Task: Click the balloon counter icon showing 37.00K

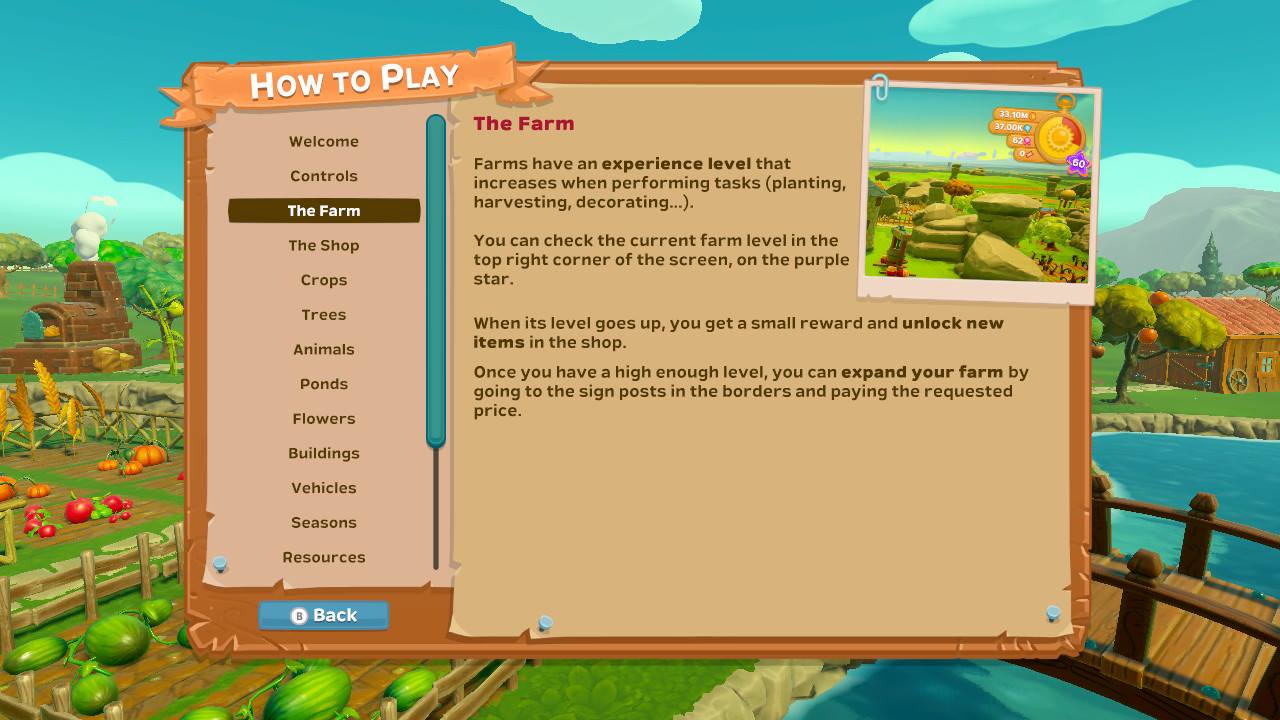Action: click(1028, 129)
